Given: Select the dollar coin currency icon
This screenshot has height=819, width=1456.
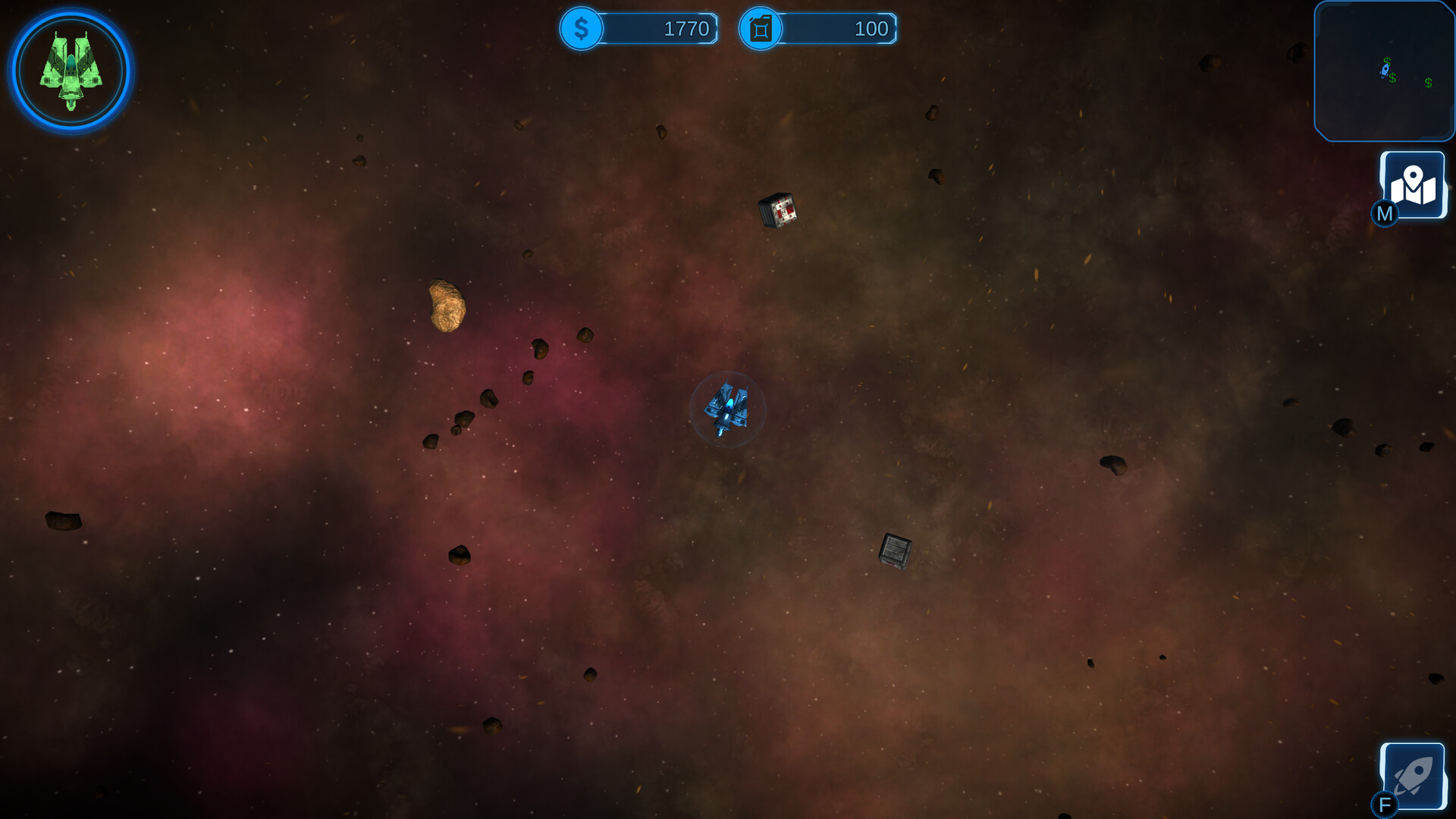Looking at the screenshot, I should (x=581, y=30).
